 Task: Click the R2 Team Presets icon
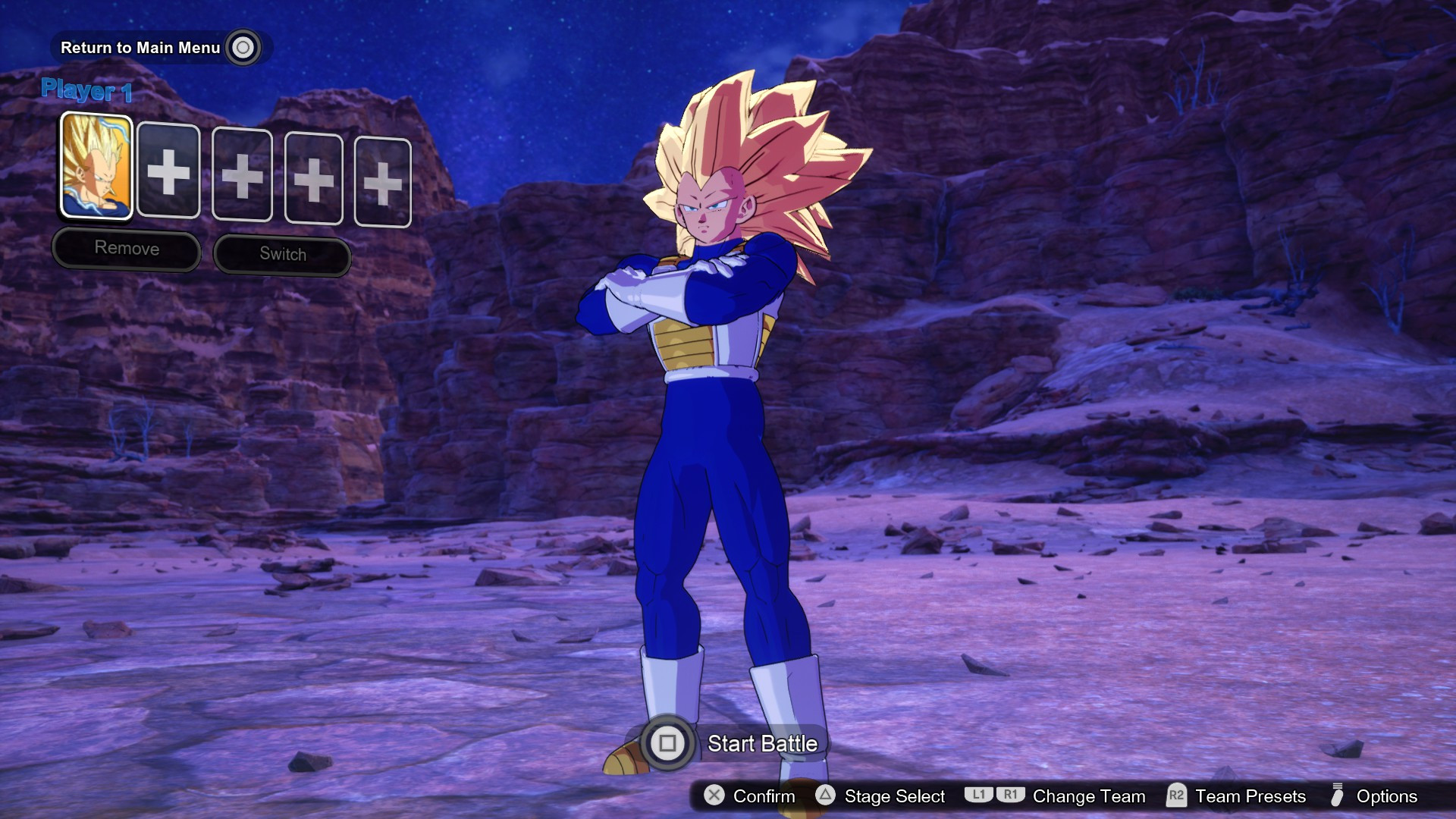click(1176, 796)
